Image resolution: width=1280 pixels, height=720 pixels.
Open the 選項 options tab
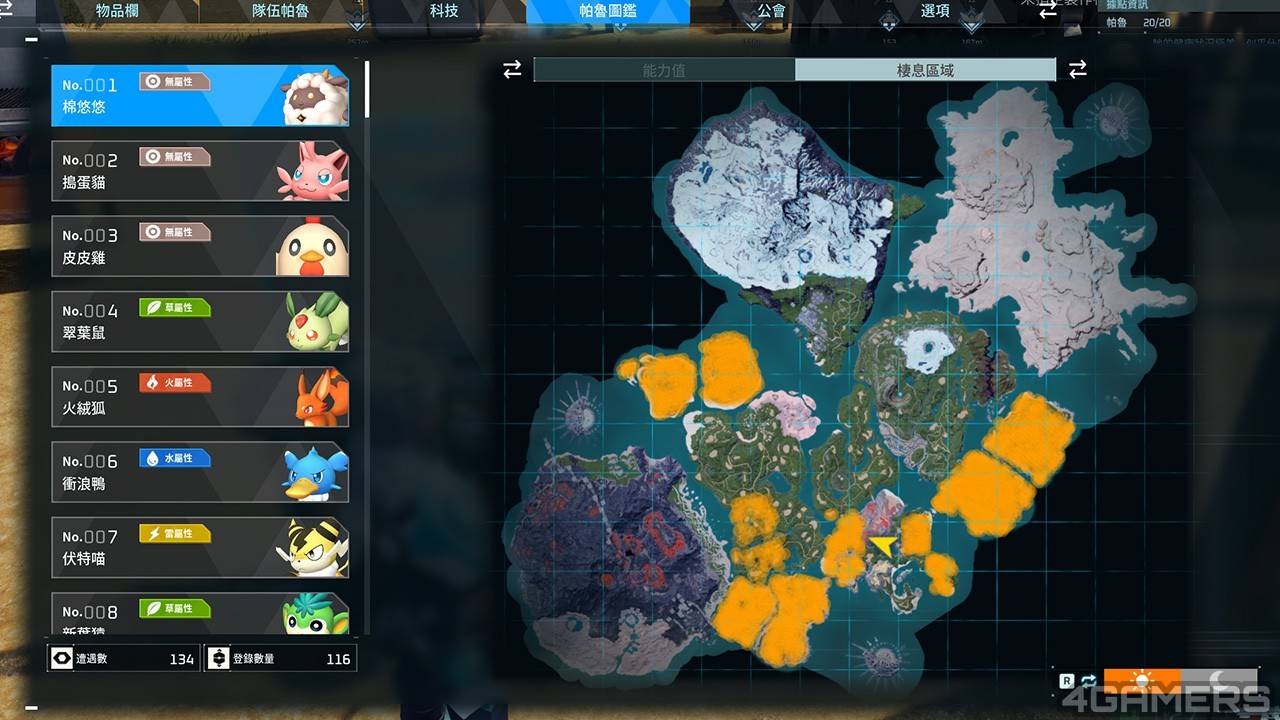click(935, 11)
